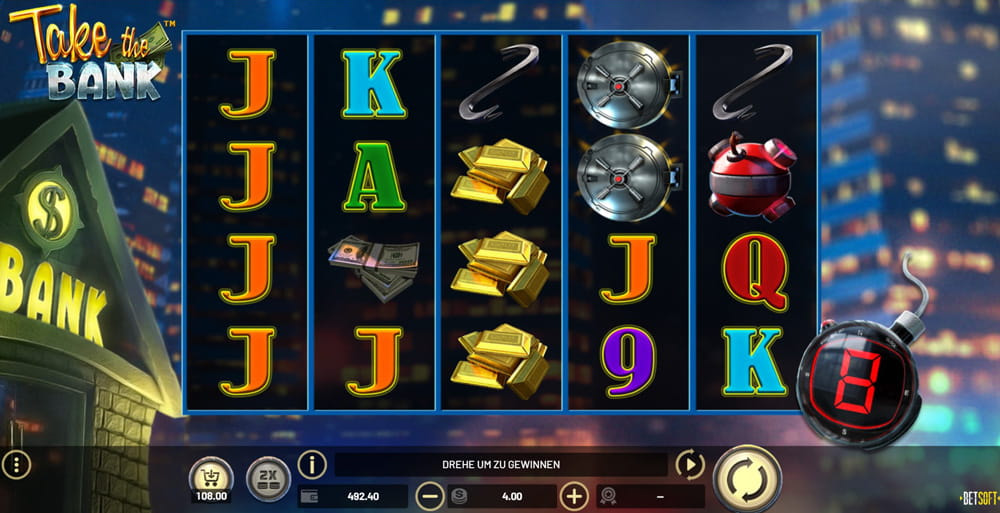Decrease the bet with the minus button

[x=430, y=496]
